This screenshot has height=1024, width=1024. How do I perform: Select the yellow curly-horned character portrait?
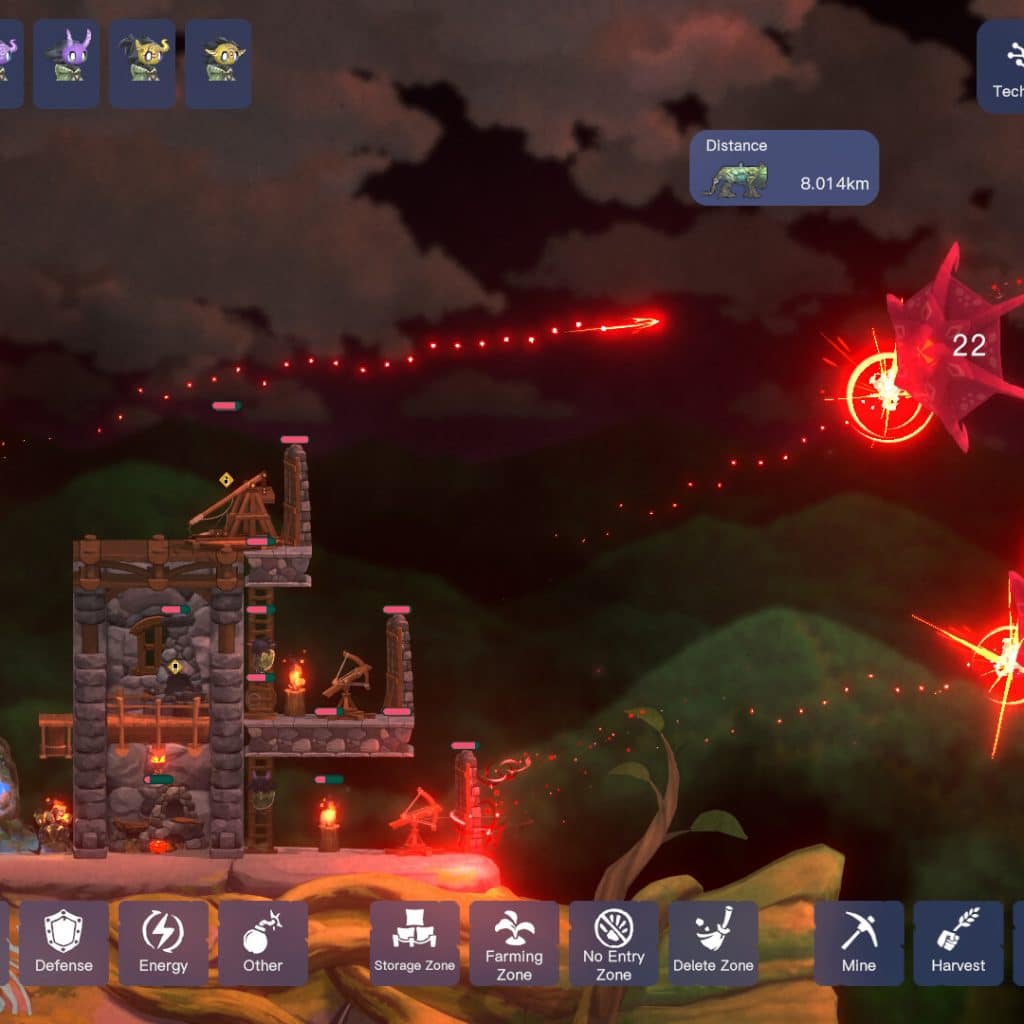tap(142, 64)
